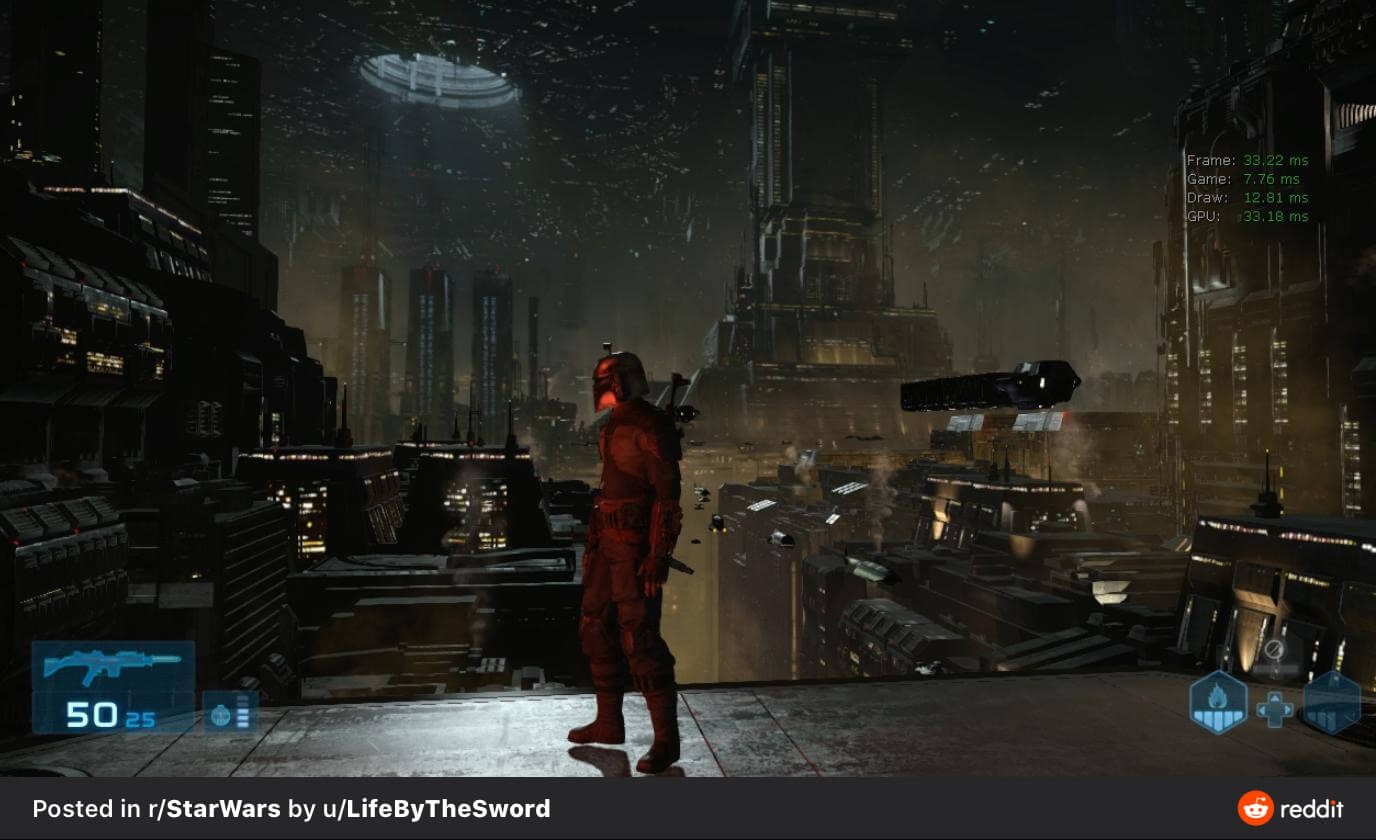Toggle the flame ability charge meter

click(x=1217, y=718)
